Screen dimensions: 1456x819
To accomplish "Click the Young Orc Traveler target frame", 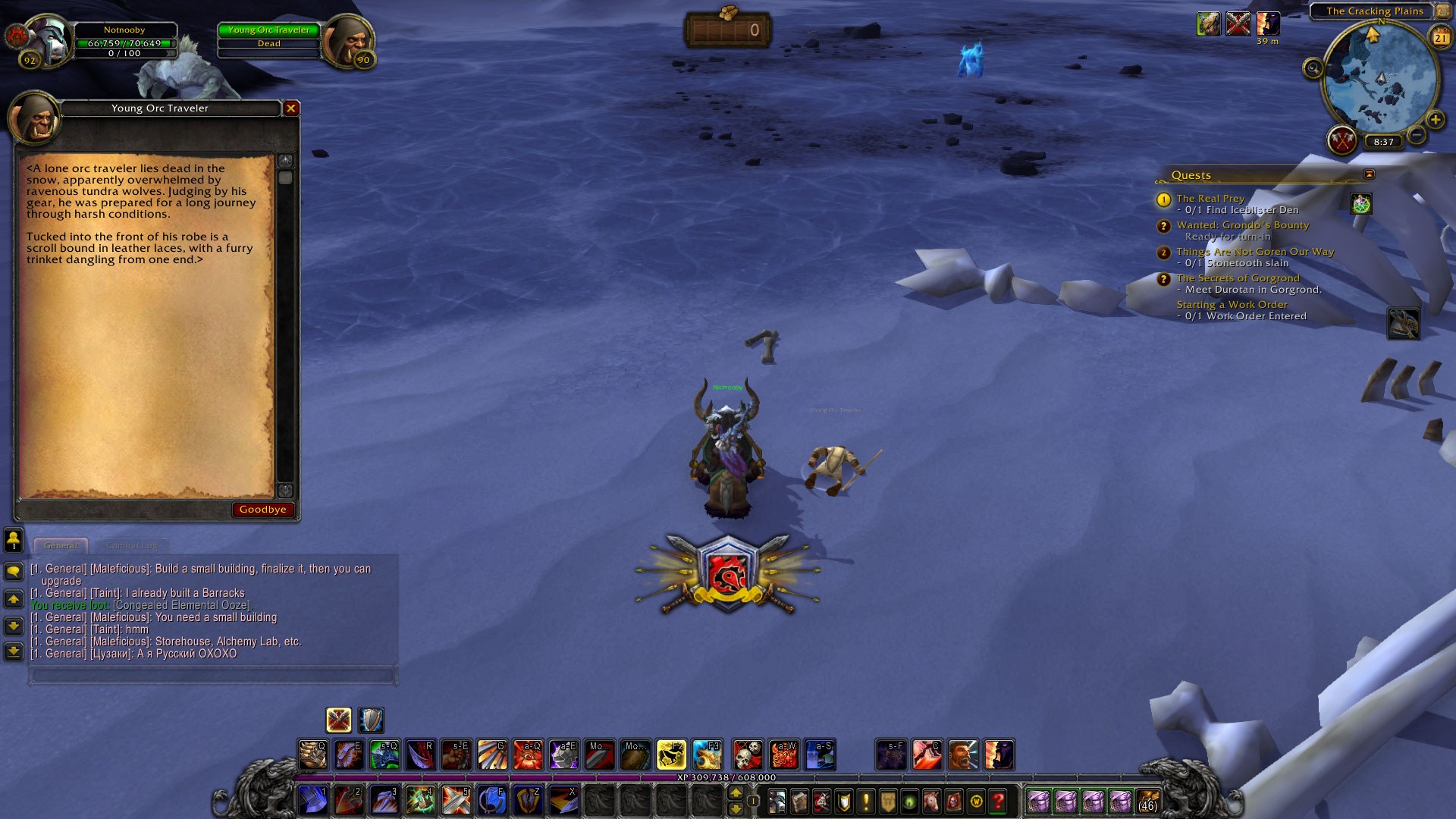I will pos(269,37).
